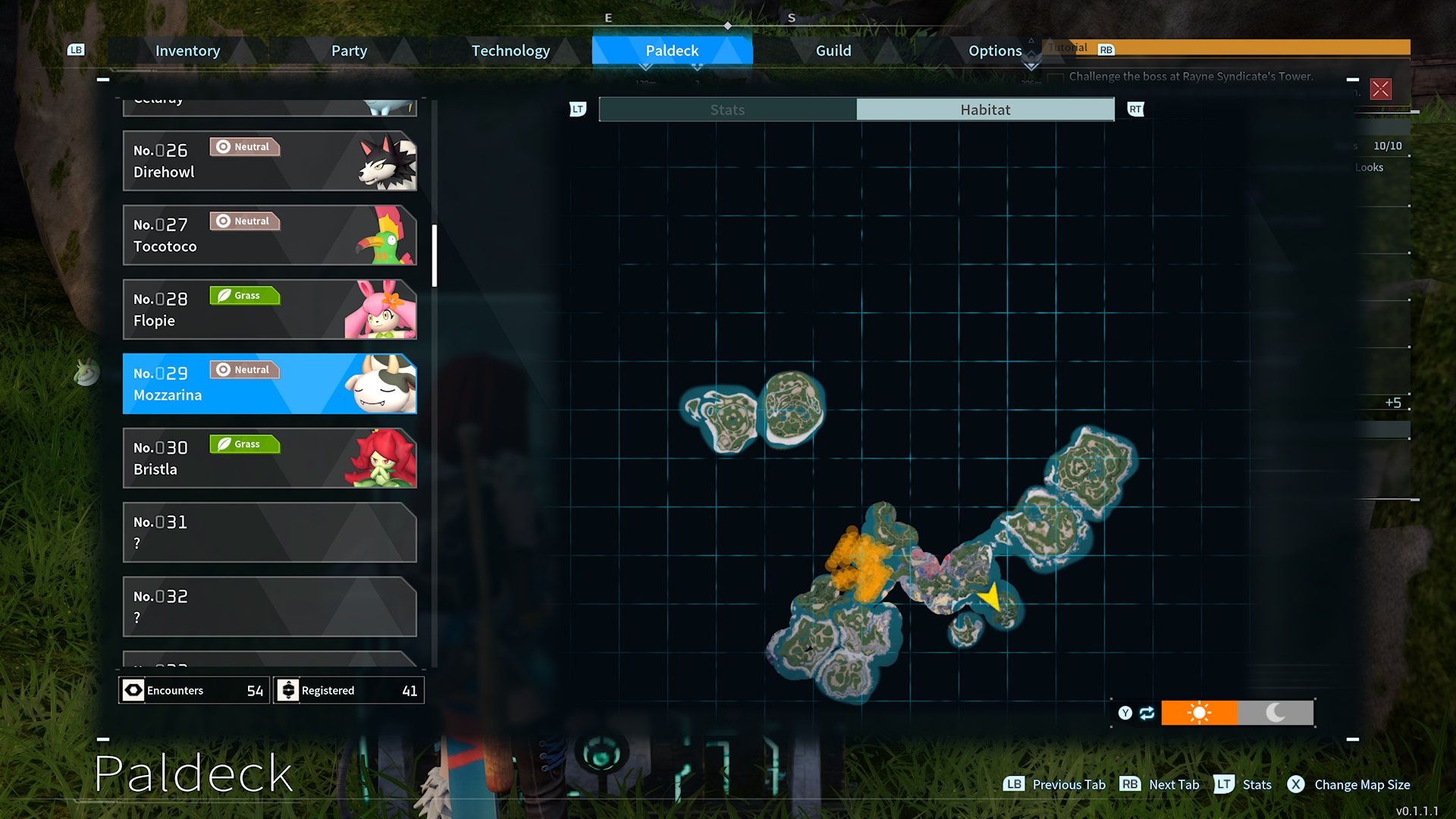Select the Mozzarina entry No.029
1456x819 pixels.
click(269, 384)
